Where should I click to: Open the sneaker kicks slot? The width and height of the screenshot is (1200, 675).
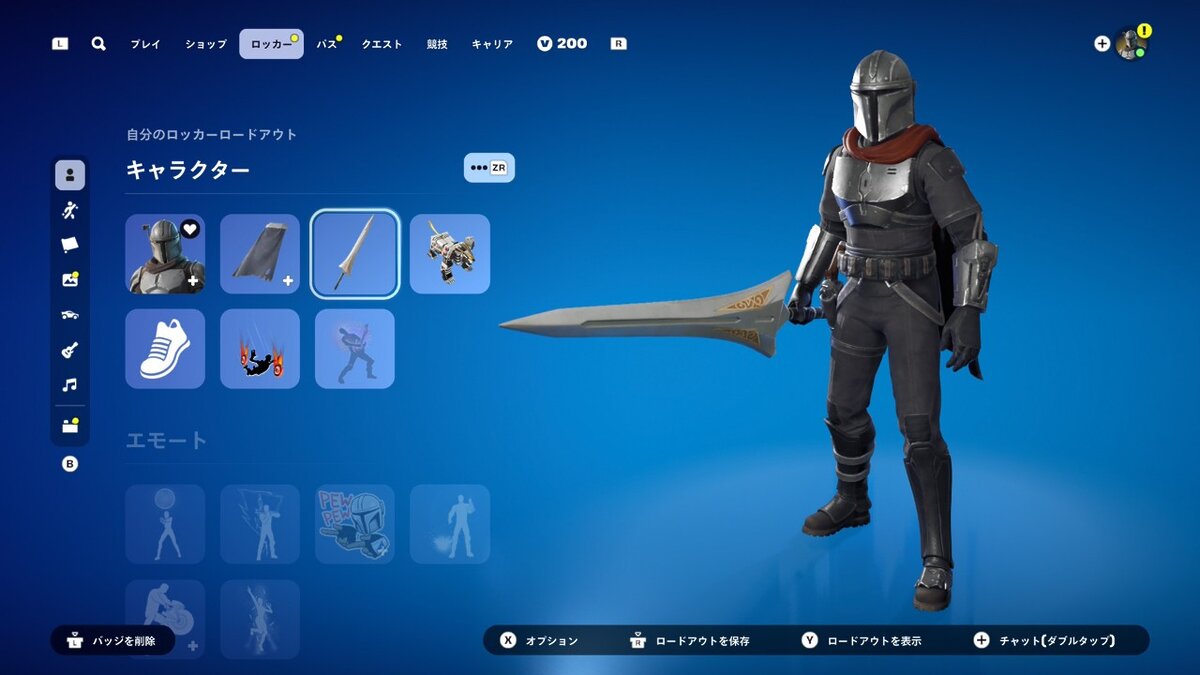(165, 349)
